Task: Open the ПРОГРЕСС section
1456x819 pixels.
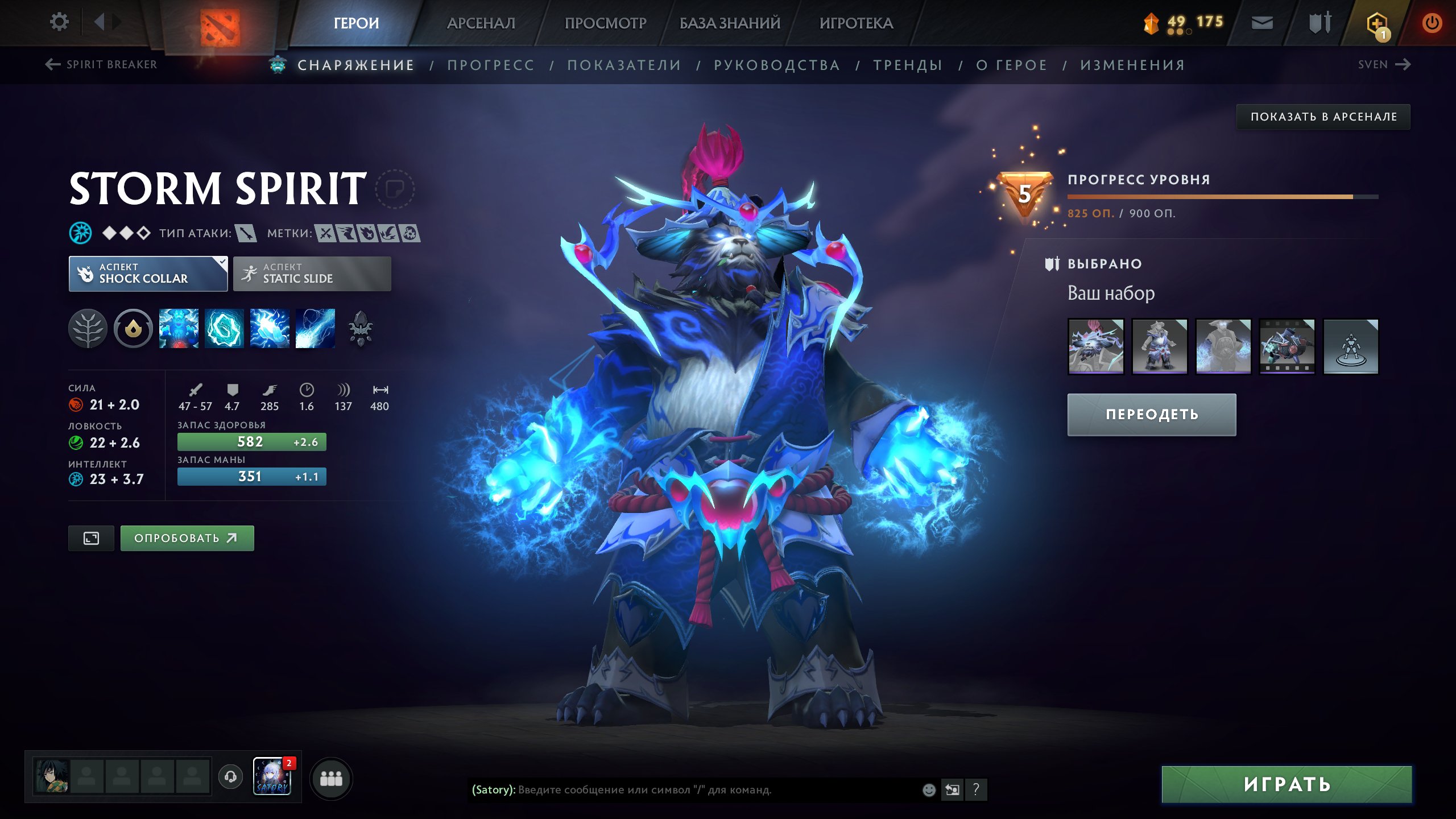Action: (x=491, y=65)
